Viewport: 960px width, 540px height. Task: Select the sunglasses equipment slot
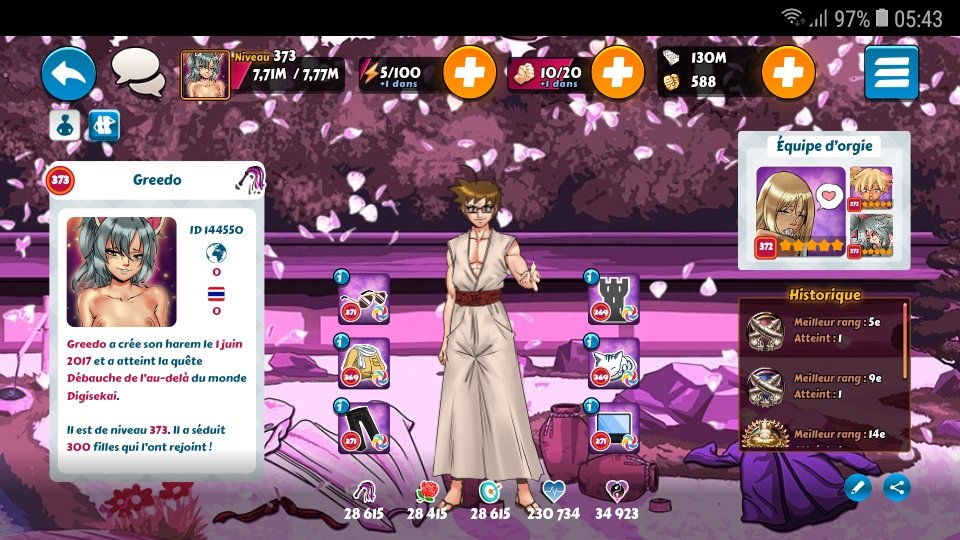pyautogui.click(x=364, y=300)
